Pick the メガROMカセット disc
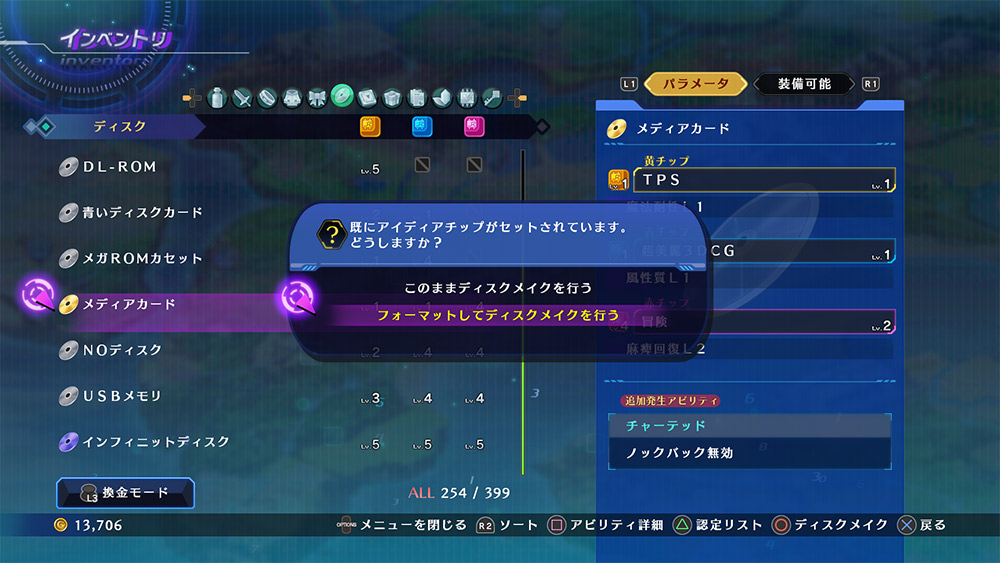Screen dimensions: 1000x563 [142, 259]
